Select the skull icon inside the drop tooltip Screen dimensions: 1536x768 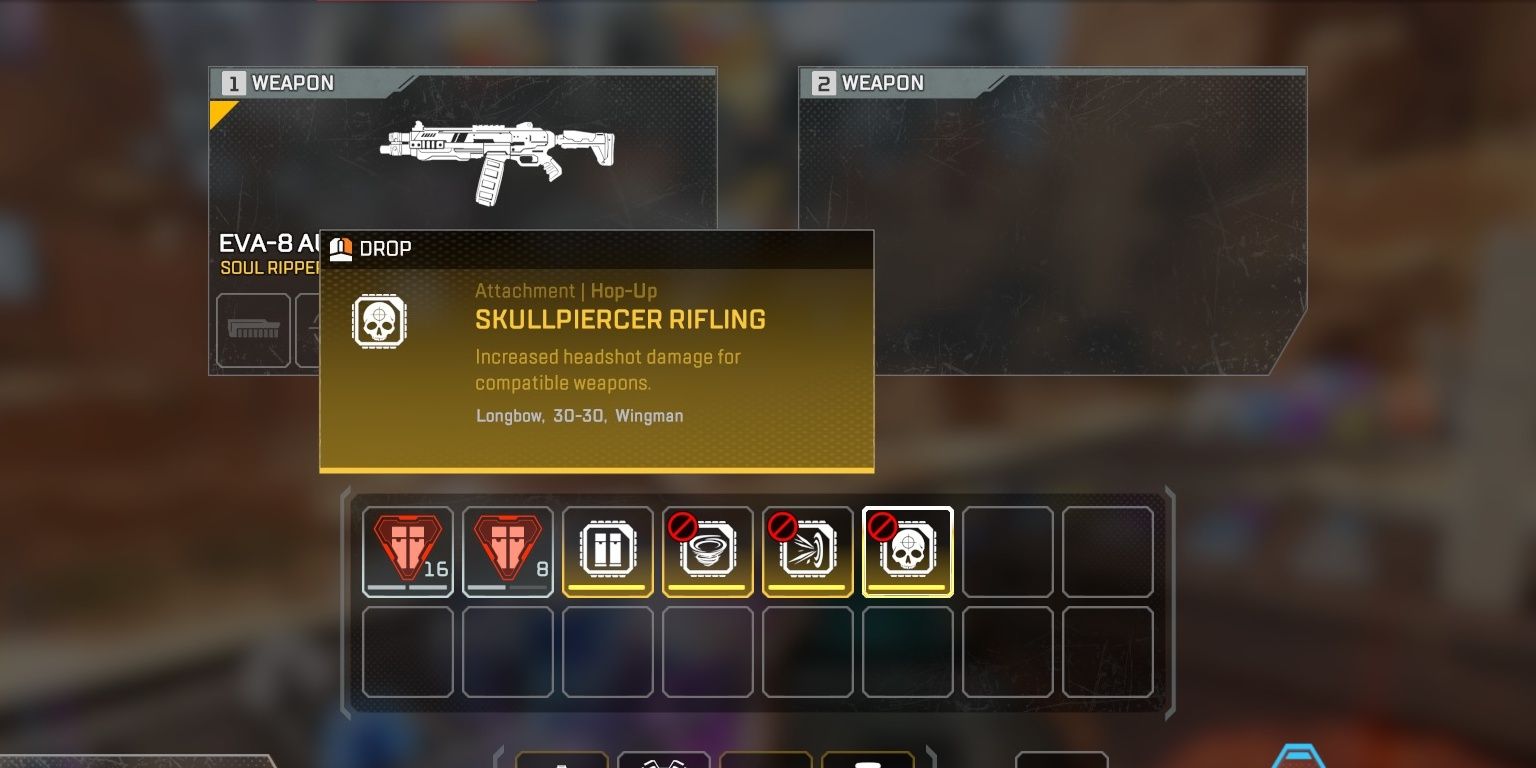pyautogui.click(x=379, y=320)
